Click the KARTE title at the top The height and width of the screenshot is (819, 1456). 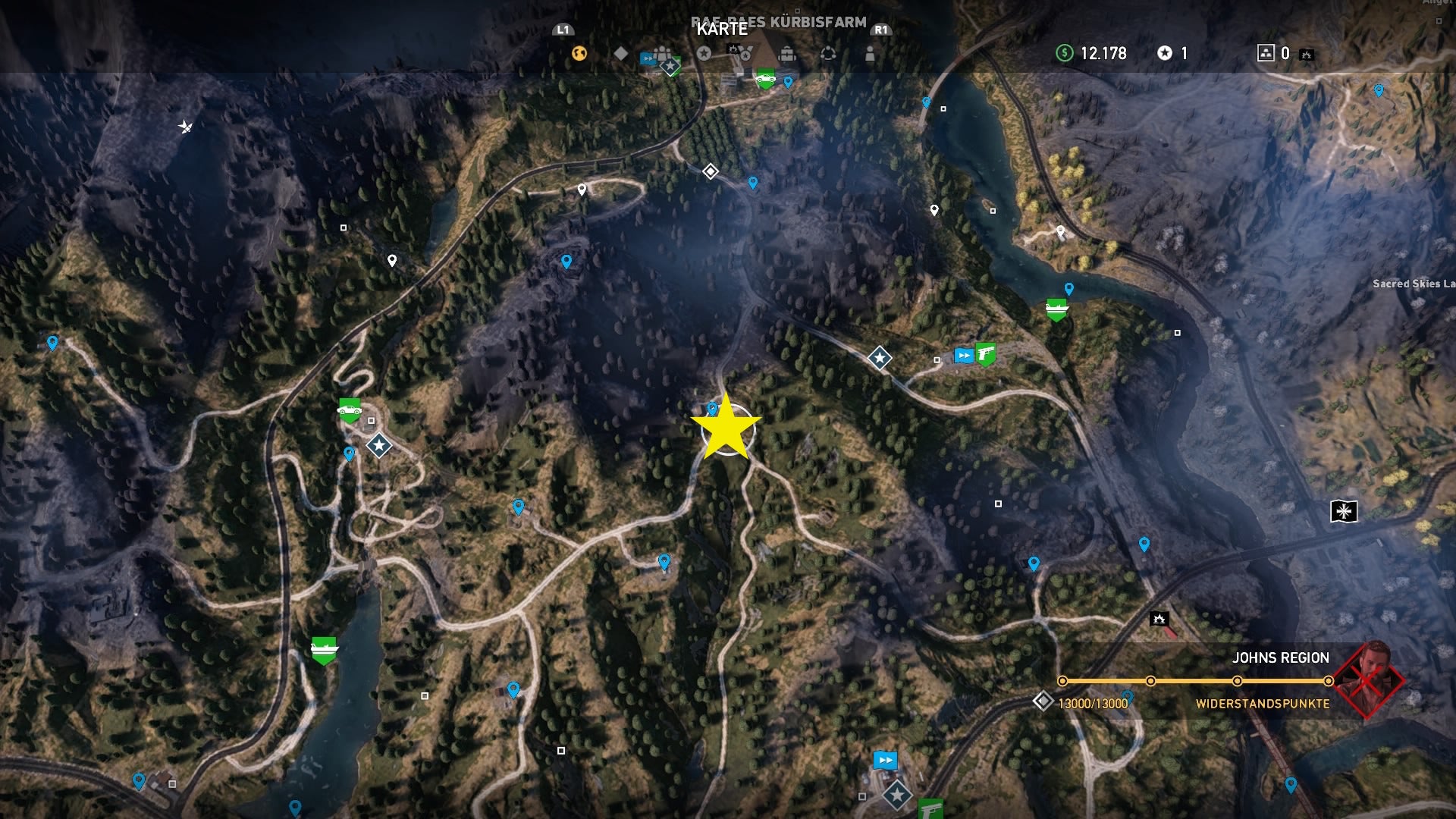[721, 31]
